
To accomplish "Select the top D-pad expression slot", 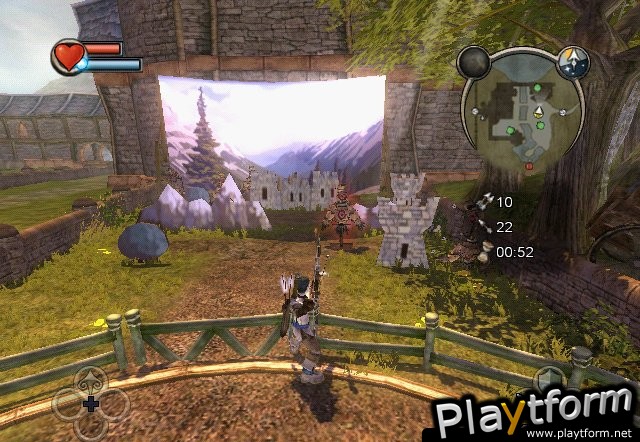I will click(90, 381).
